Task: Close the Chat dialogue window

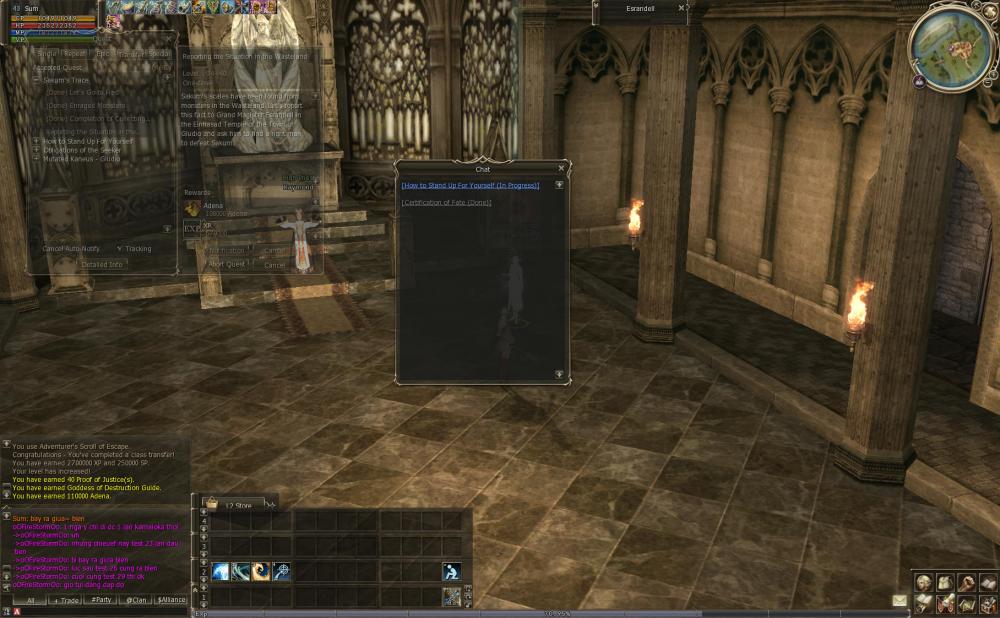Action: (561, 169)
